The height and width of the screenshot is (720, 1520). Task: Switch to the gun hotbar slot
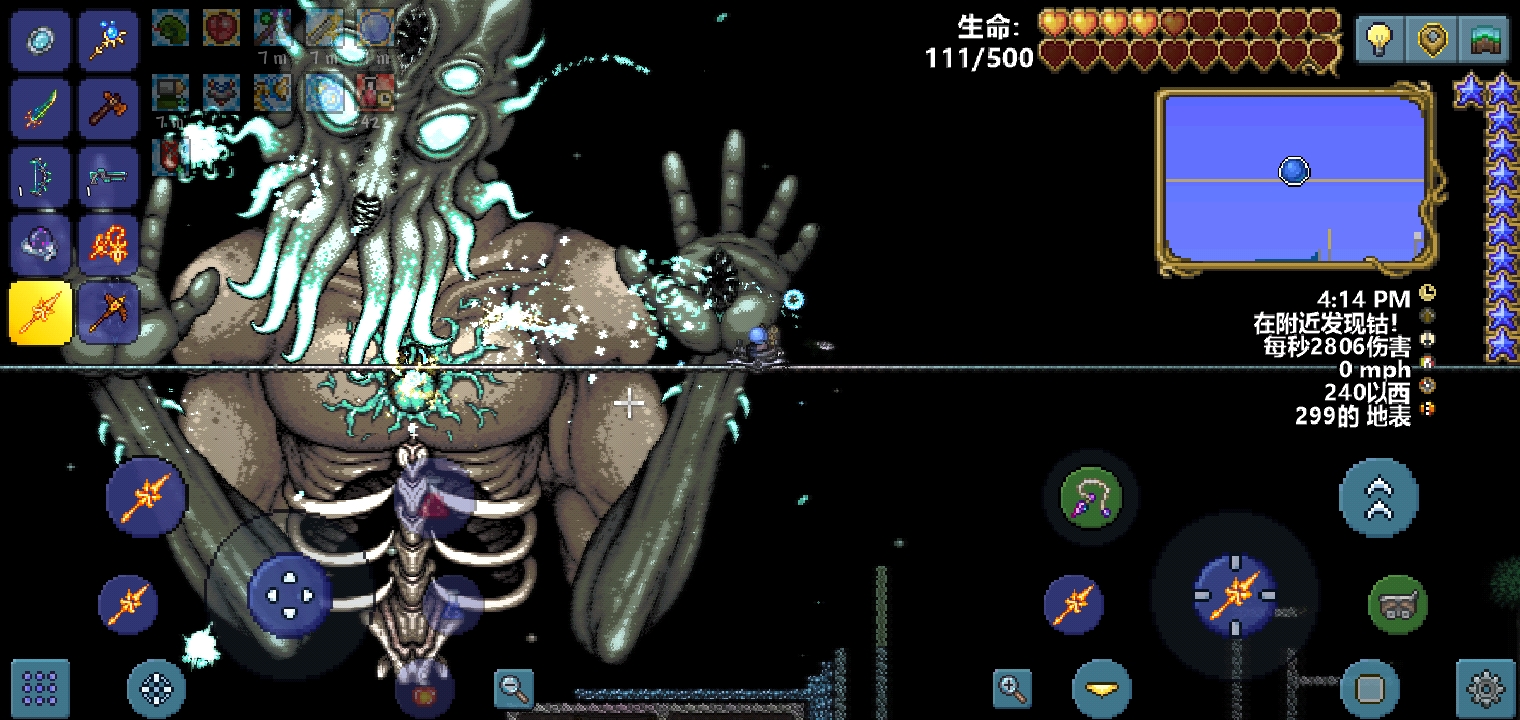108,177
